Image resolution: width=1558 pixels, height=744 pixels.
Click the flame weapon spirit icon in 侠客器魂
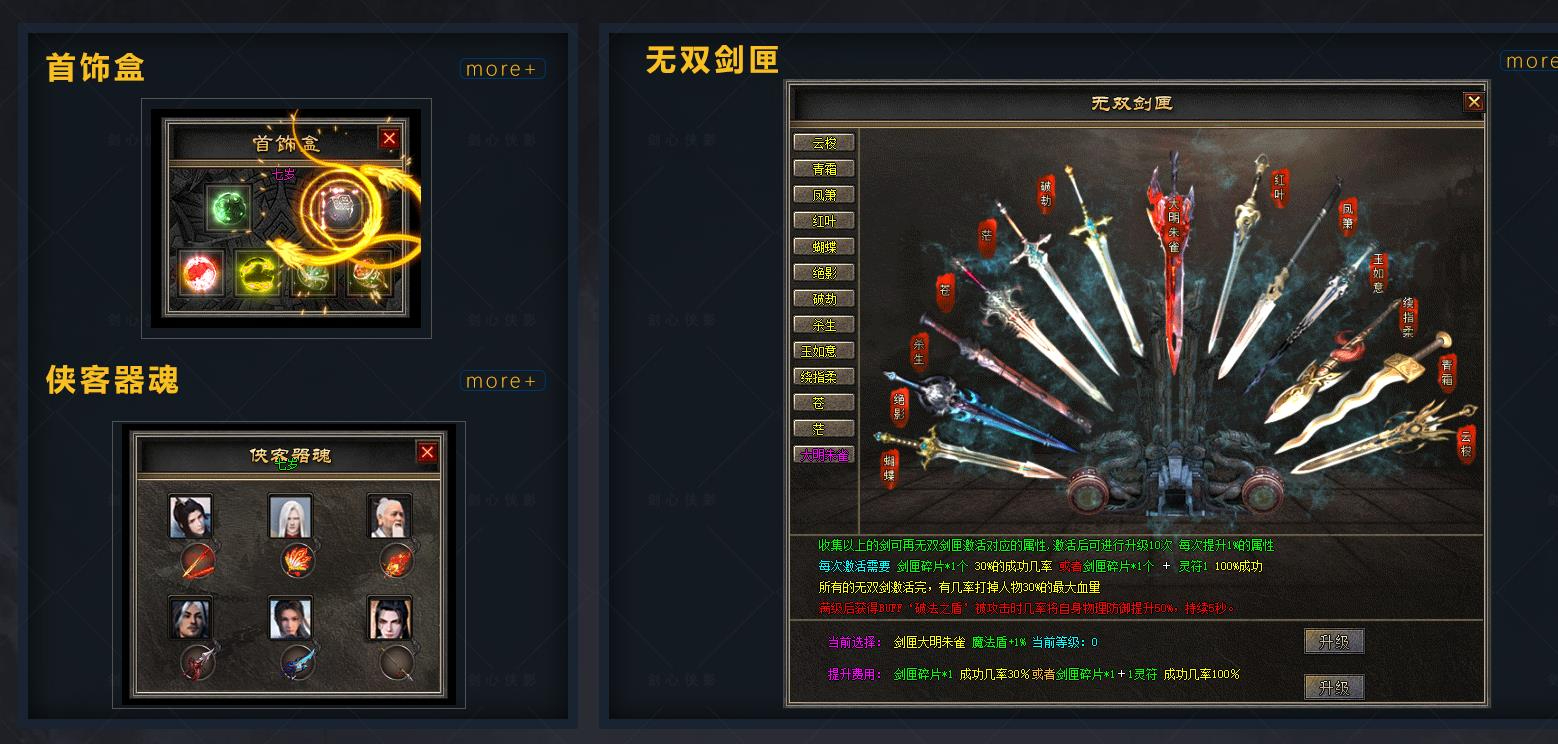click(x=297, y=561)
